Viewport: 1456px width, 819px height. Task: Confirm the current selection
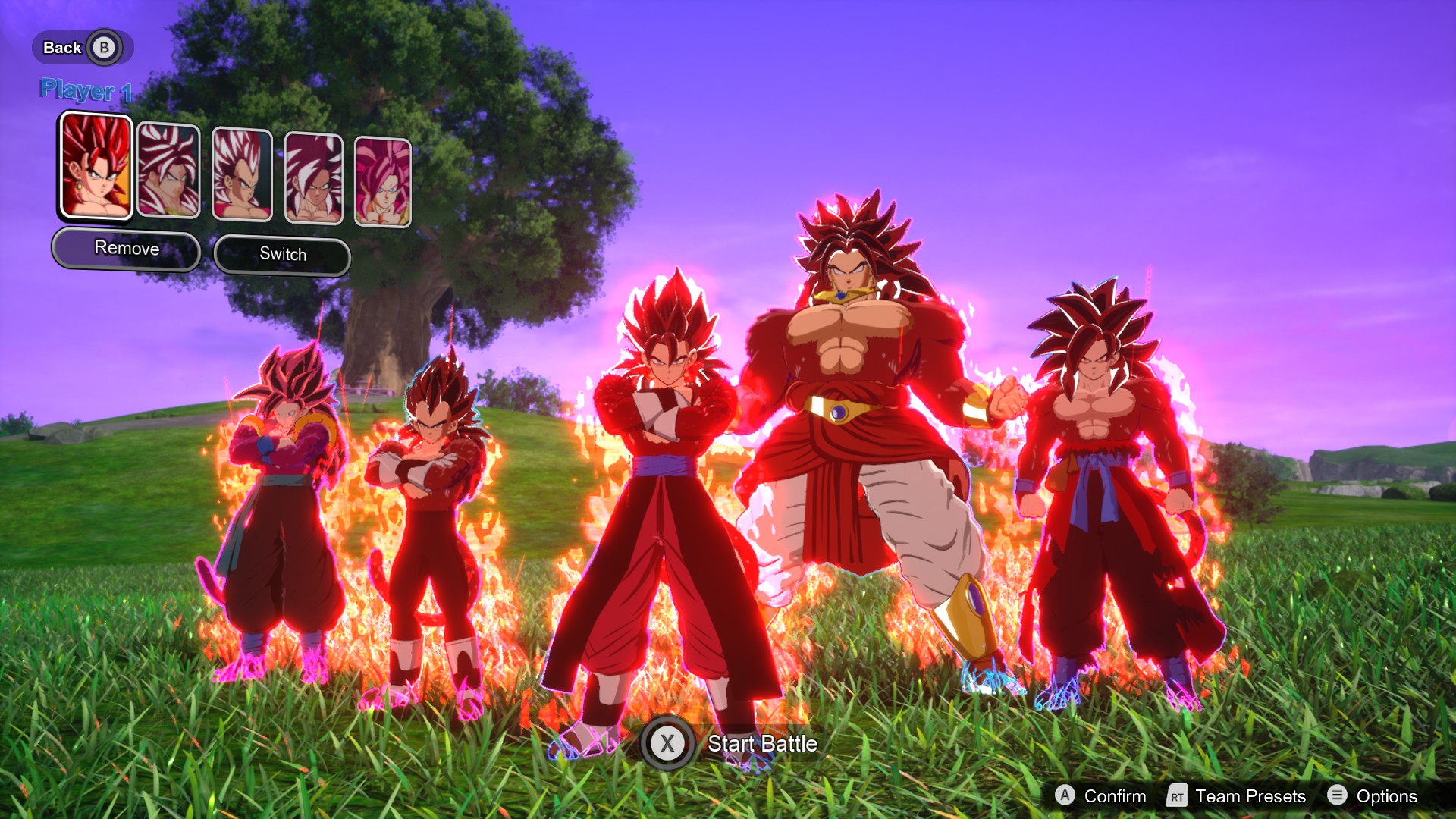pos(1100,795)
